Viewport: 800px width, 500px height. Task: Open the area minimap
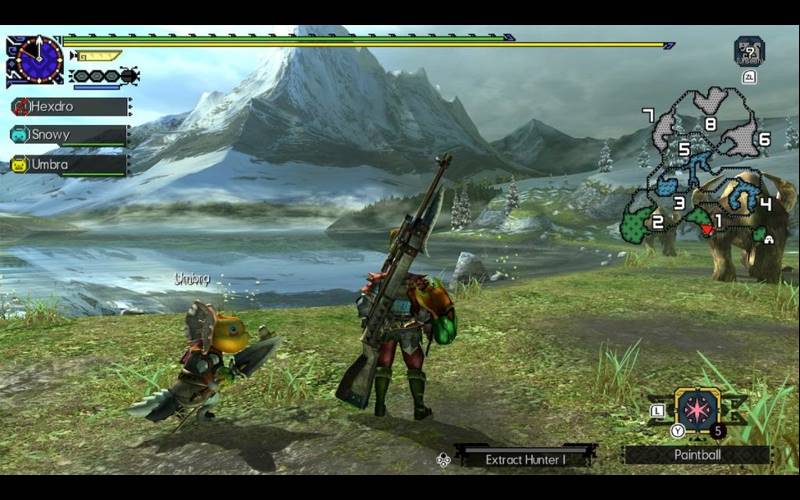click(705, 170)
